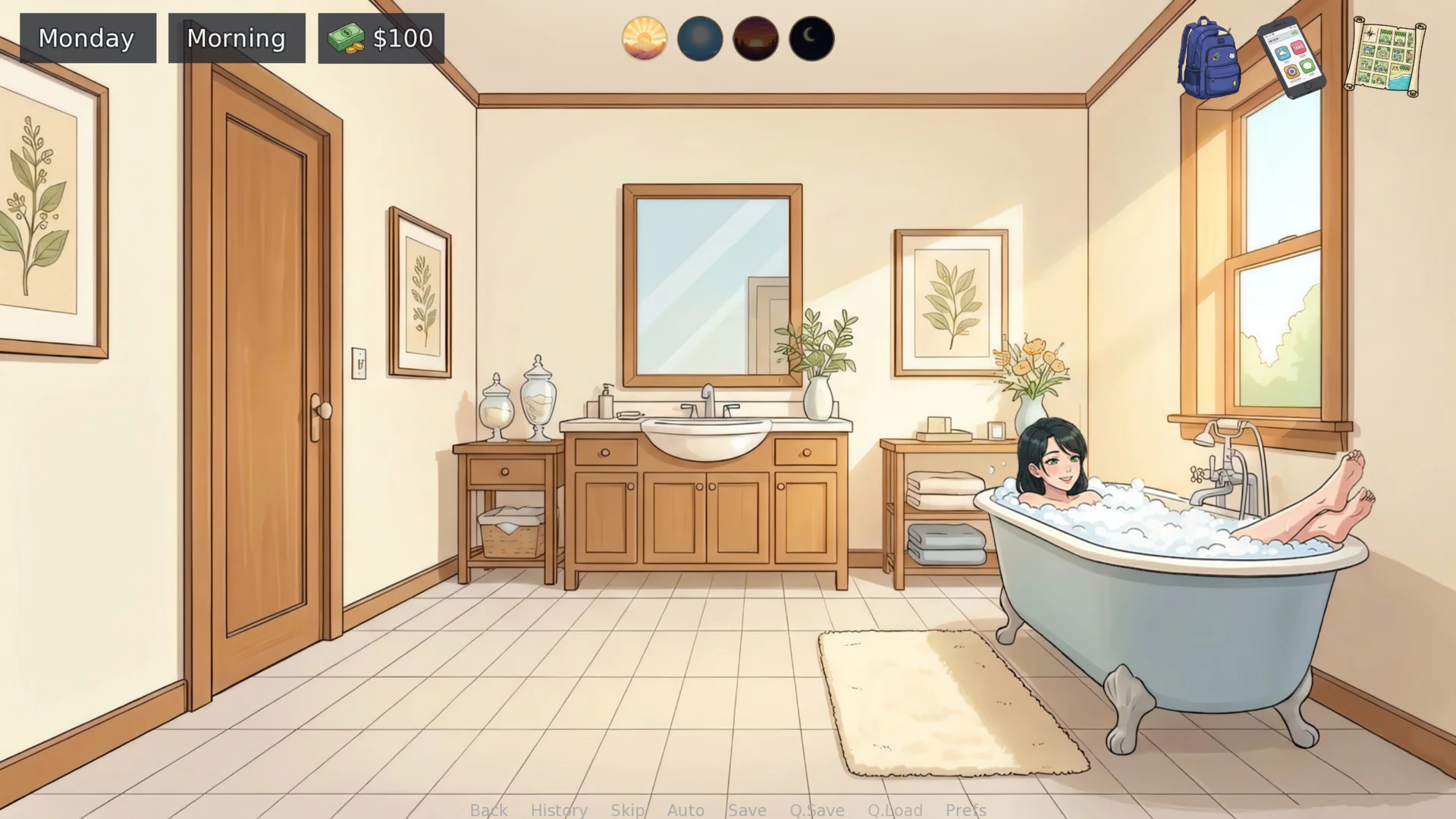Perform a quick save with Q.Save
The width and height of the screenshot is (1456, 819).
[x=817, y=810]
